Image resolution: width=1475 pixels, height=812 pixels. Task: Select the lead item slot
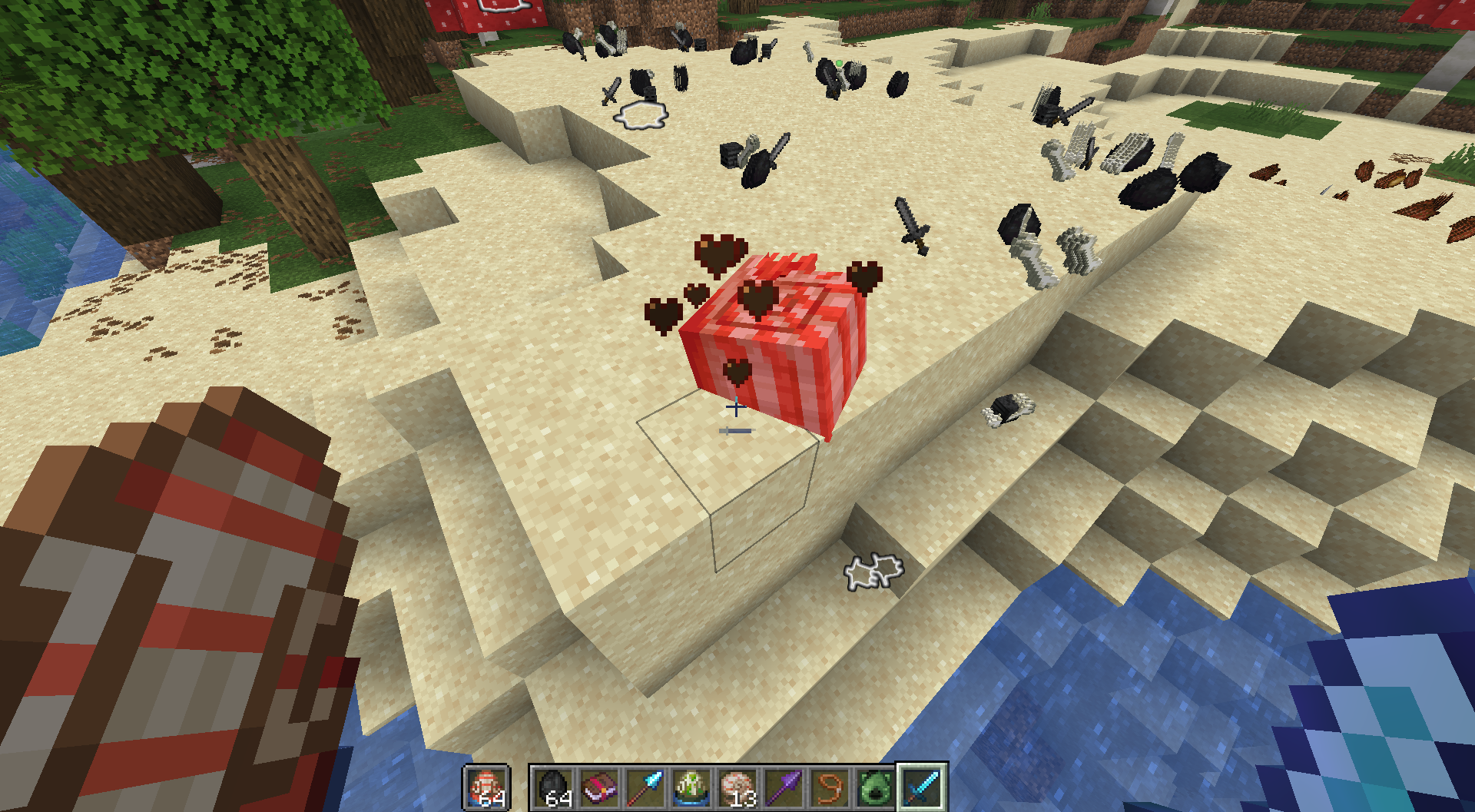coord(830,787)
